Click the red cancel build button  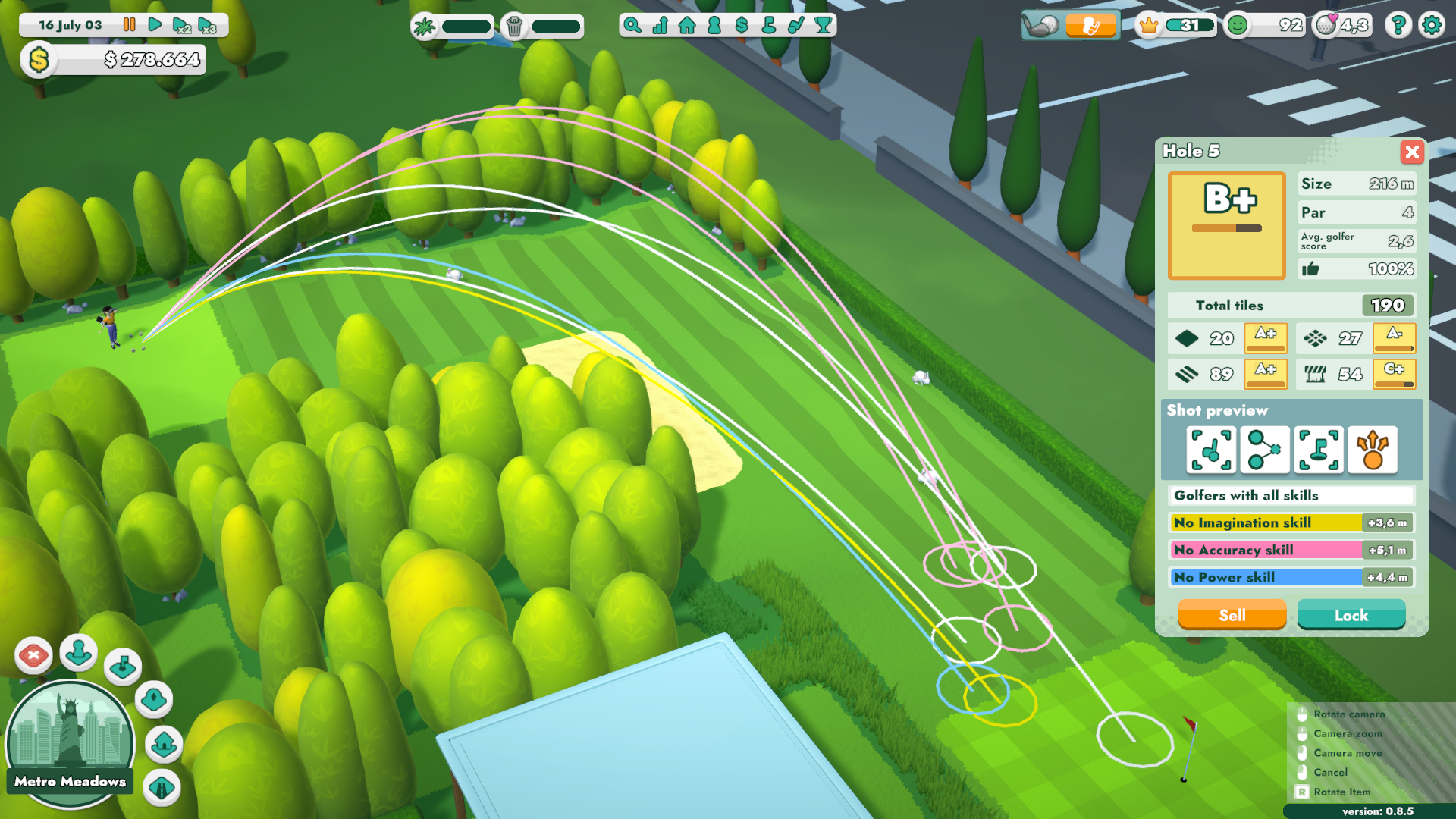(x=33, y=655)
